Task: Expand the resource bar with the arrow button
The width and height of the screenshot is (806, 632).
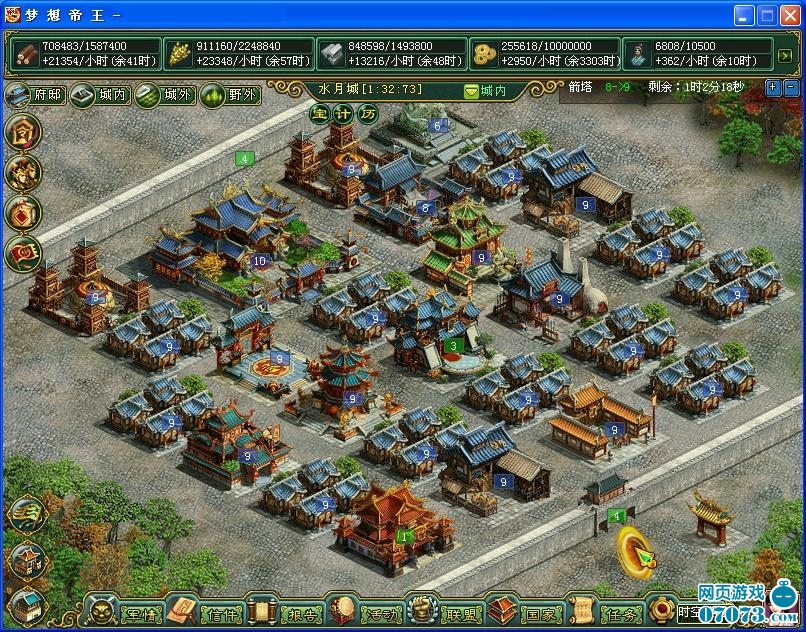Action: (785, 55)
